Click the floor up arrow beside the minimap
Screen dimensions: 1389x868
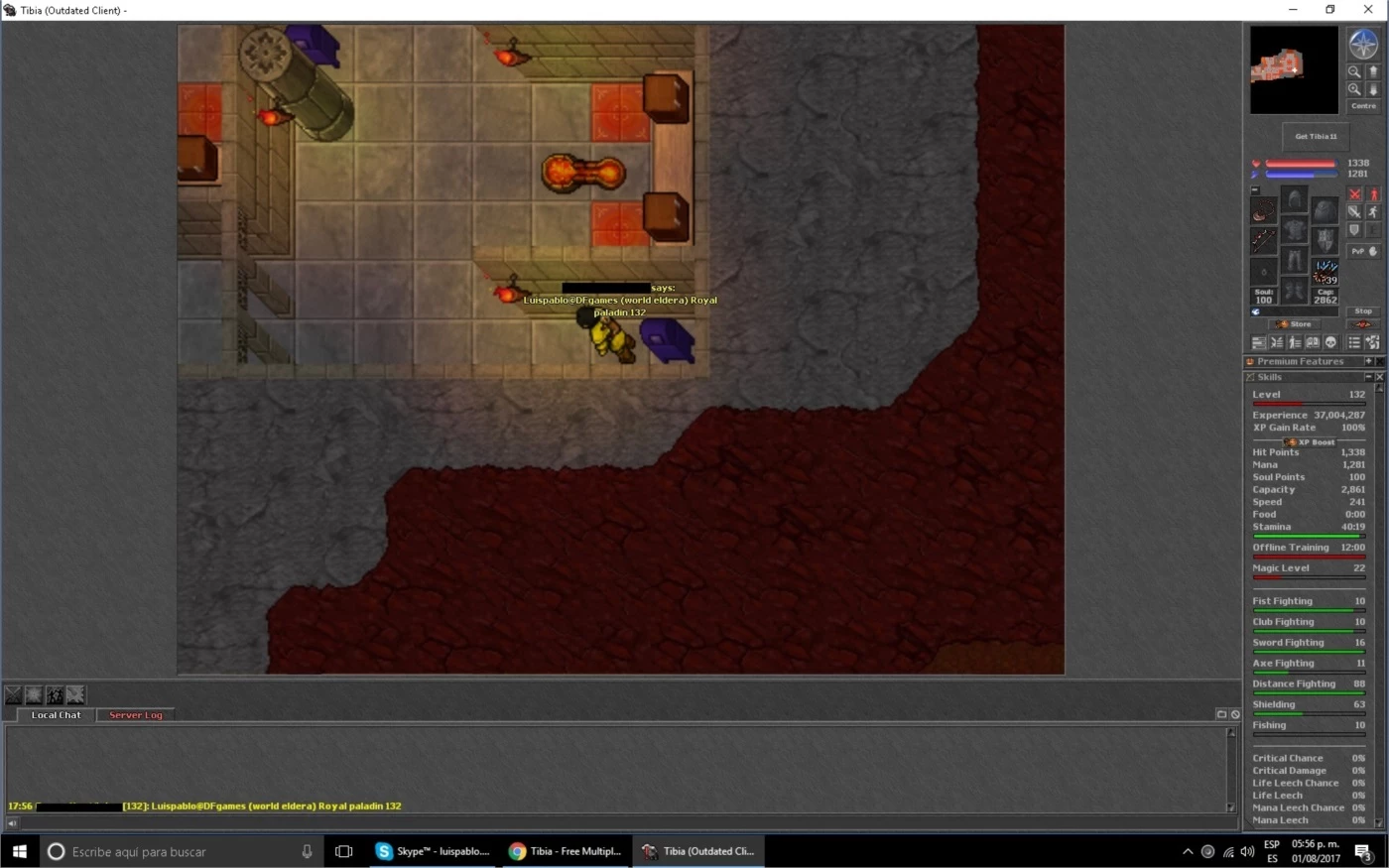tap(1373, 71)
